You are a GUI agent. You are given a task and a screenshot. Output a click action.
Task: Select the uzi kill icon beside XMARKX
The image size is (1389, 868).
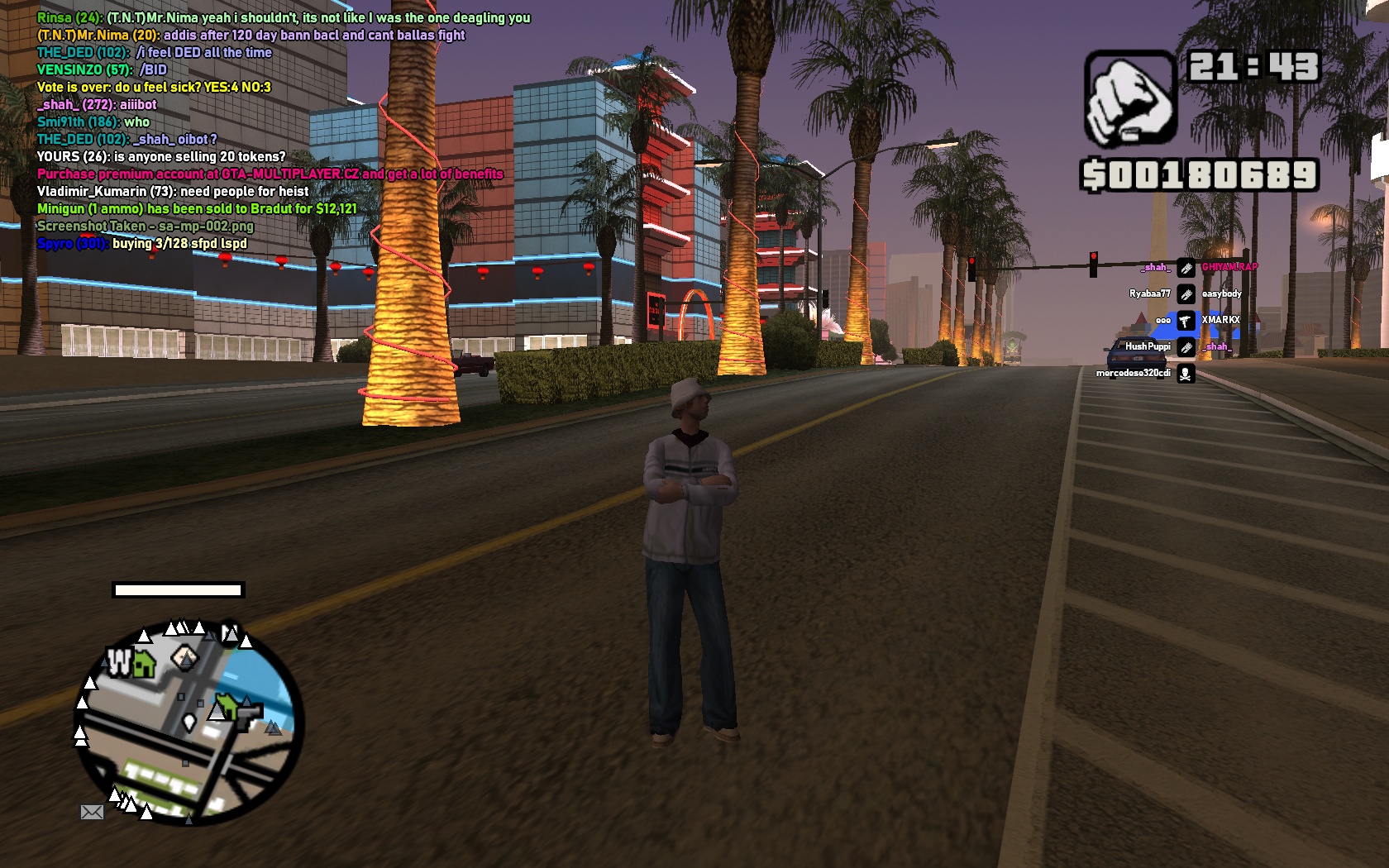tap(1186, 321)
